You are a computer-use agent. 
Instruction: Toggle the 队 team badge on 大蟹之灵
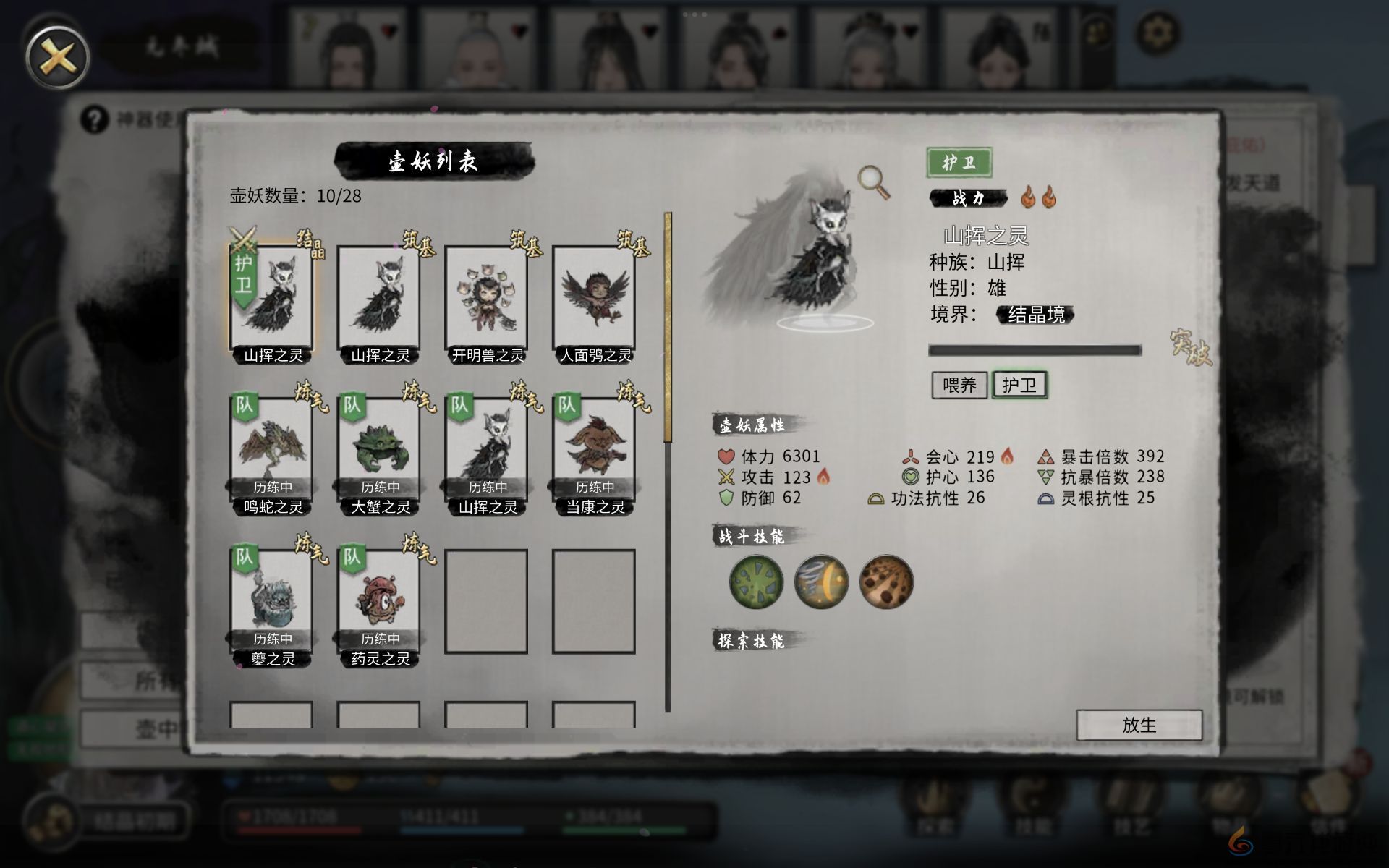[x=352, y=405]
